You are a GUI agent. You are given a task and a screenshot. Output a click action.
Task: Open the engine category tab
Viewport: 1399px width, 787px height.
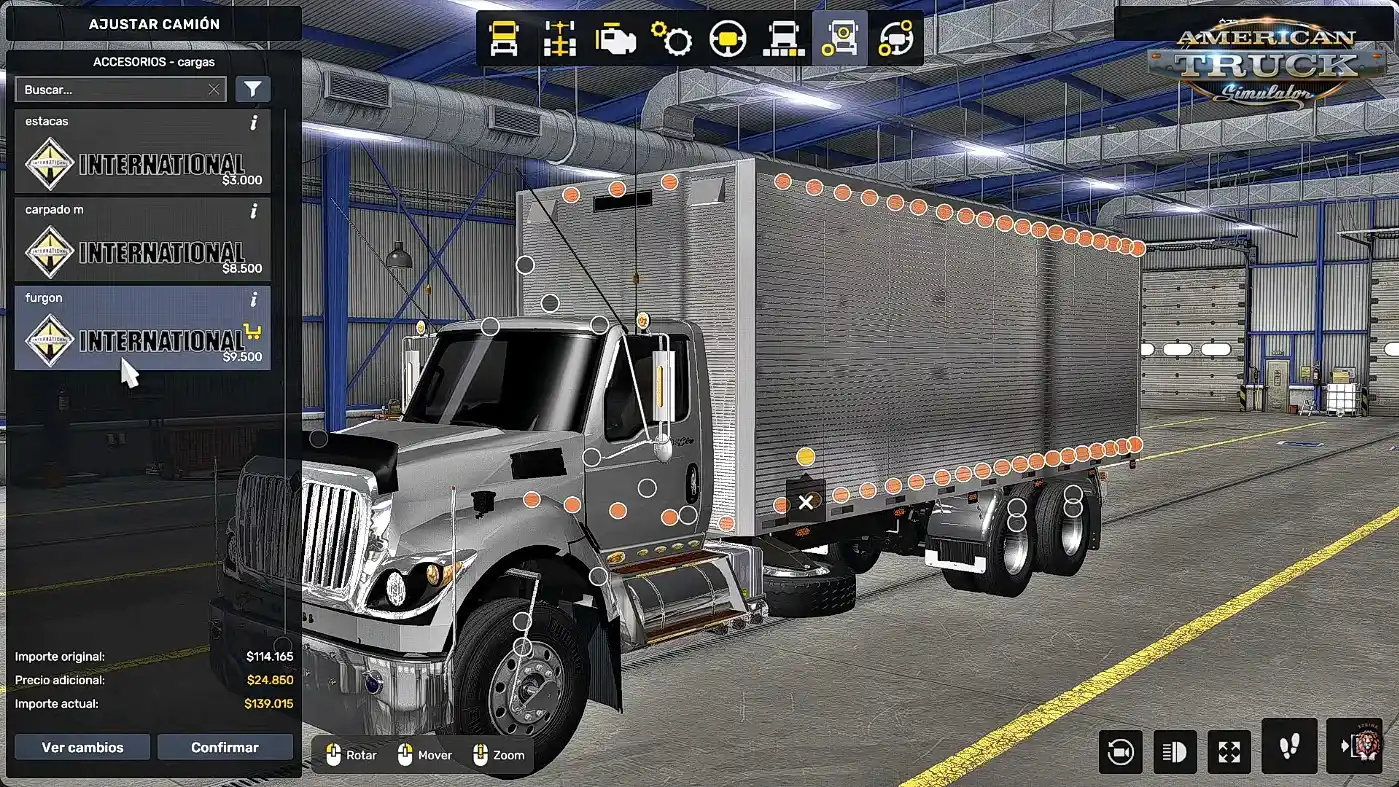coord(616,39)
